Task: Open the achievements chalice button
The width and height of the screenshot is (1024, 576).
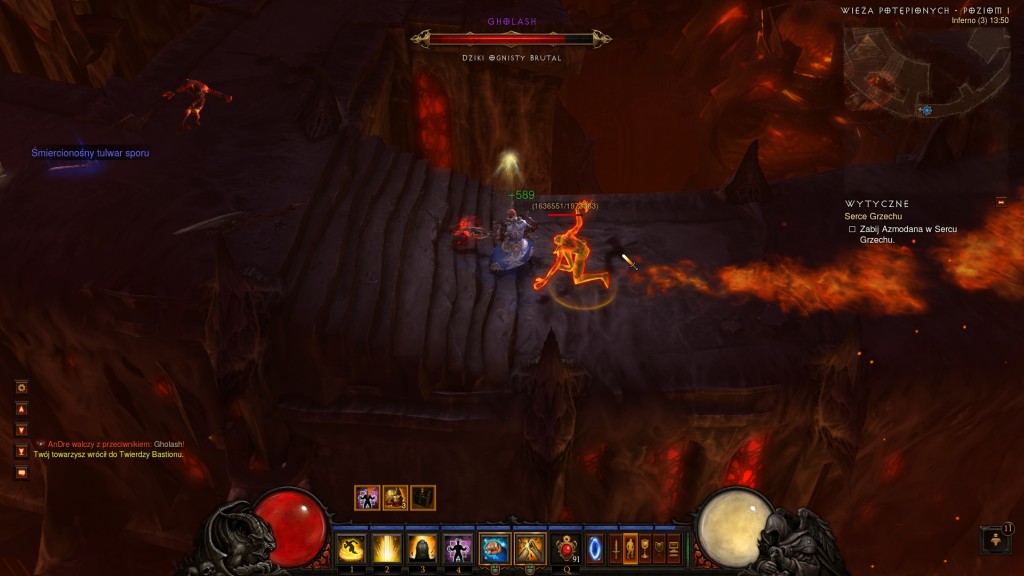Action: pos(645,549)
